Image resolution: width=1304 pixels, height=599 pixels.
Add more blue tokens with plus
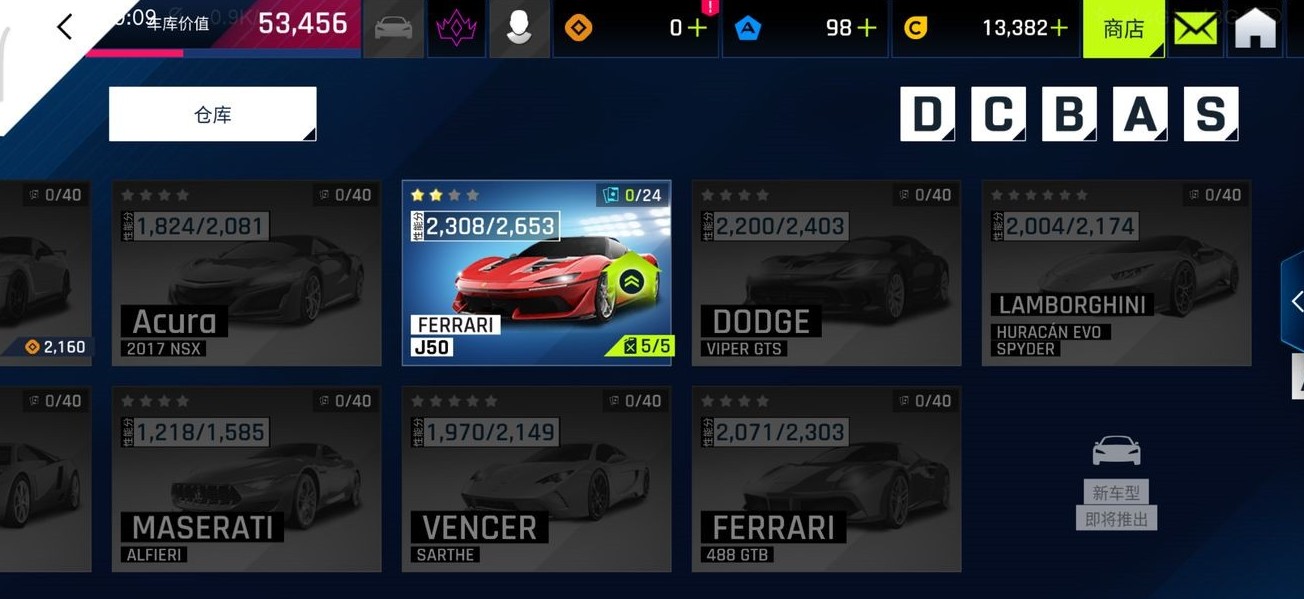867,28
